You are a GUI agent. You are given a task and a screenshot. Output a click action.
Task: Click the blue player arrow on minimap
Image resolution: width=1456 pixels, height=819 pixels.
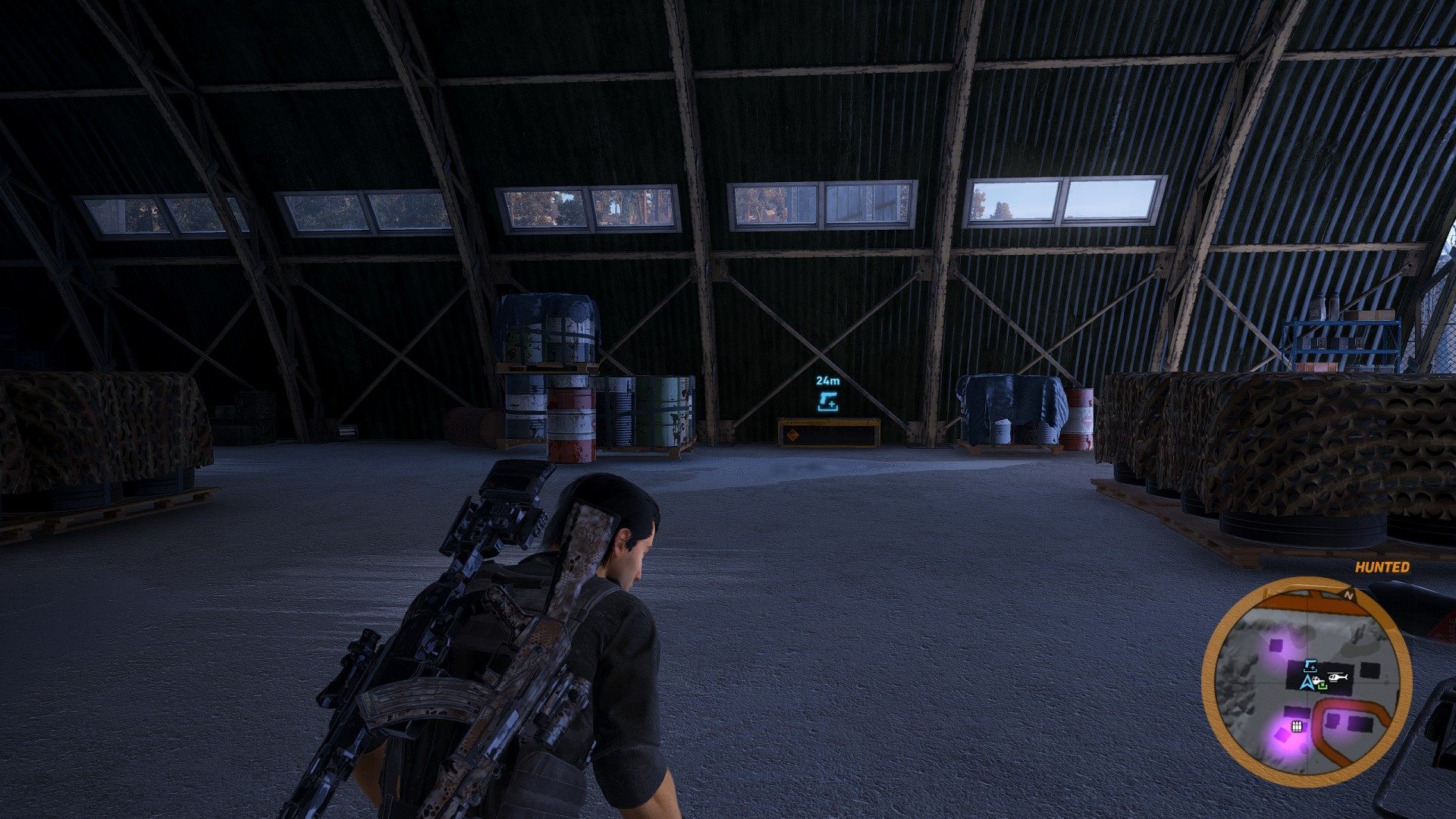click(x=1307, y=683)
